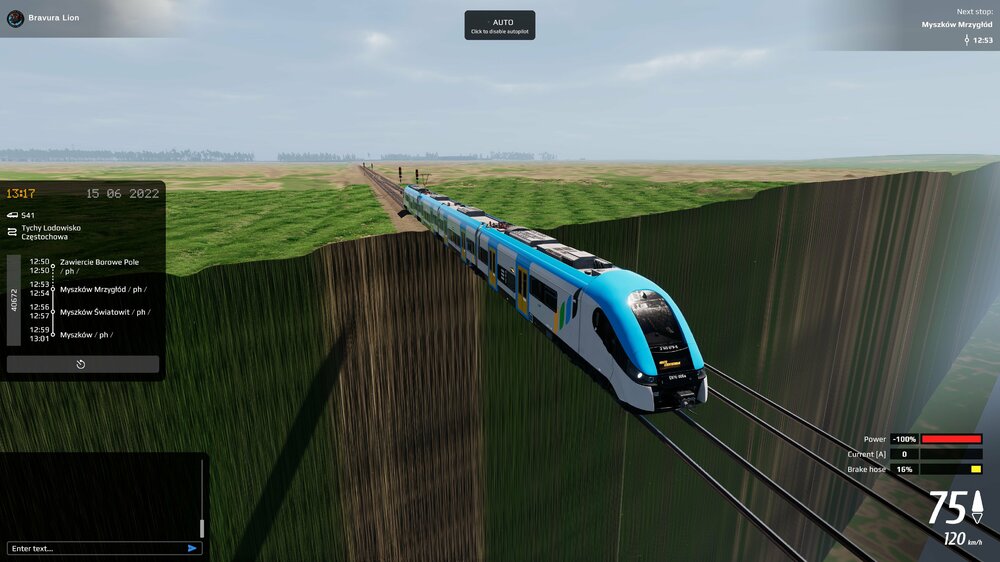Send the chat message with the blue arrow
This screenshot has width=1000, height=562.
click(x=192, y=548)
